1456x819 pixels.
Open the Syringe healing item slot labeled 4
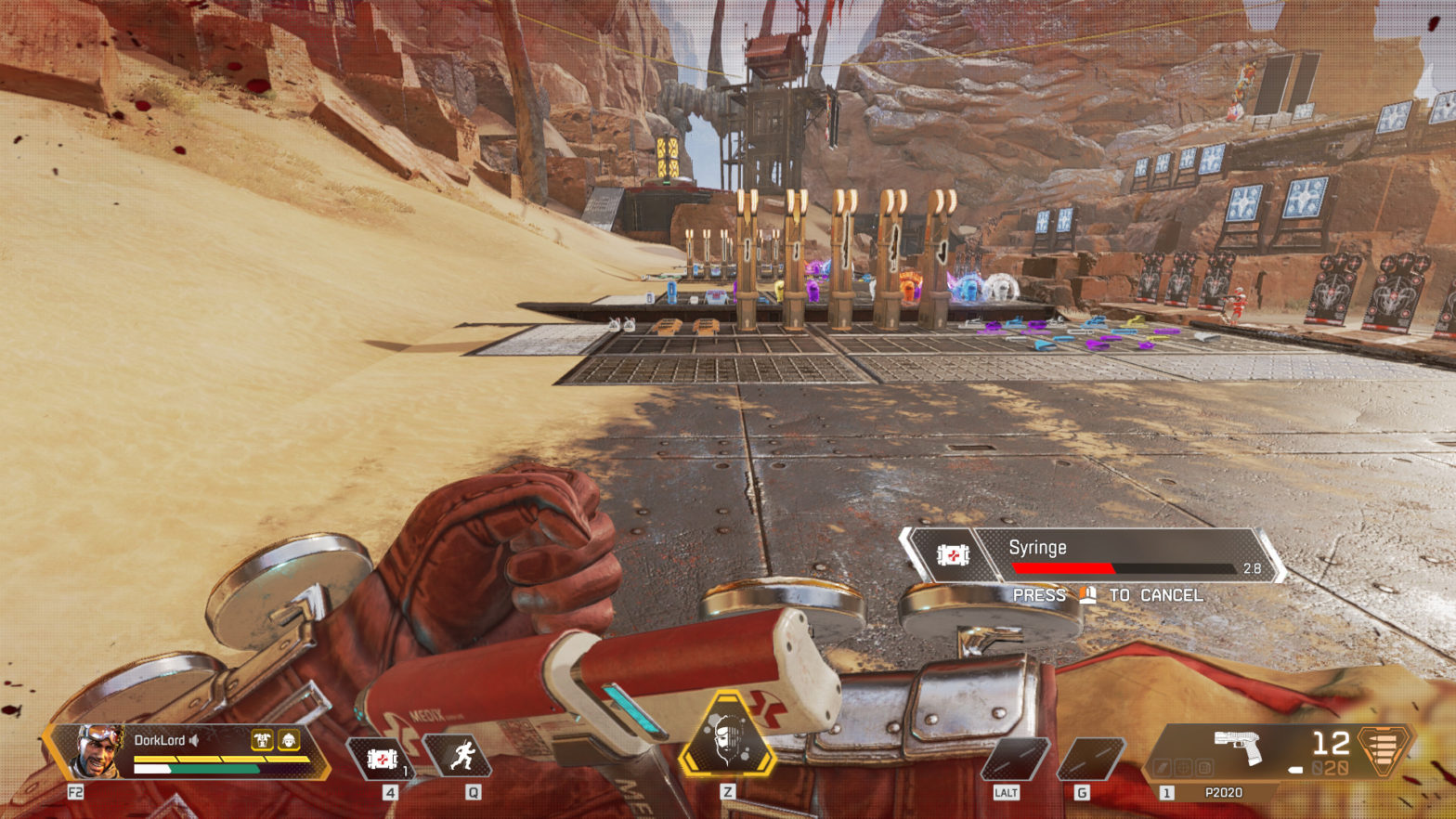pyautogui.click(x=391, y=792)
